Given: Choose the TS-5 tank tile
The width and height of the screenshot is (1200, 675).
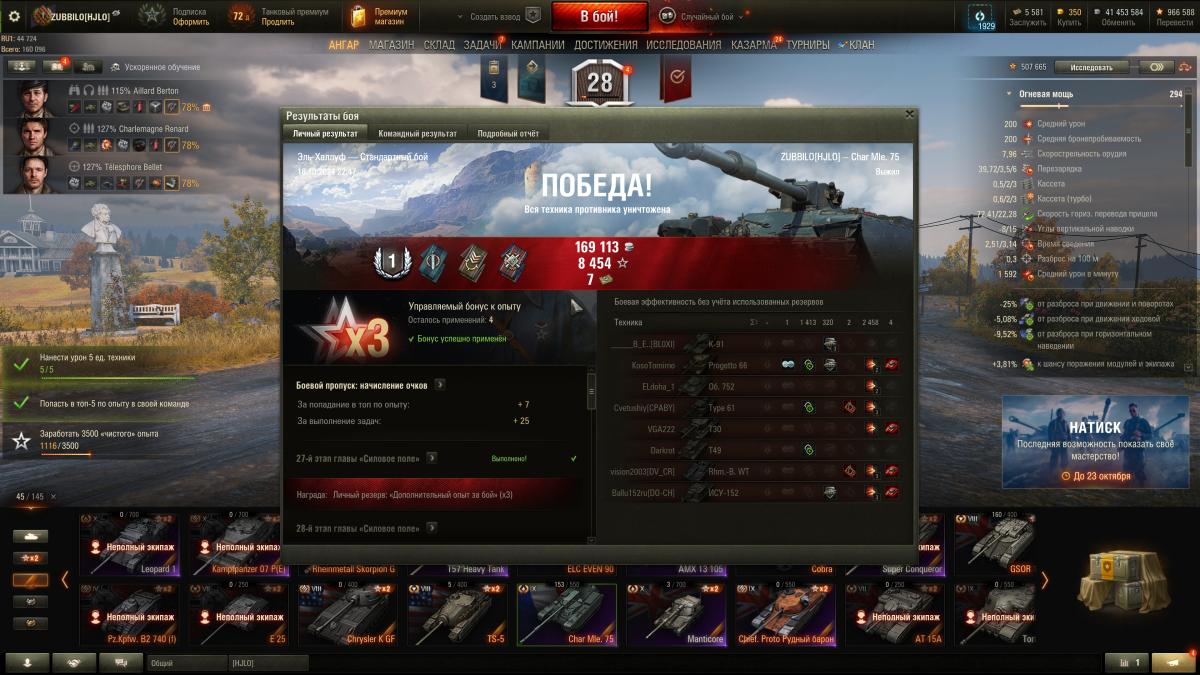Looking at the screenshot, I should coord(455,612).
